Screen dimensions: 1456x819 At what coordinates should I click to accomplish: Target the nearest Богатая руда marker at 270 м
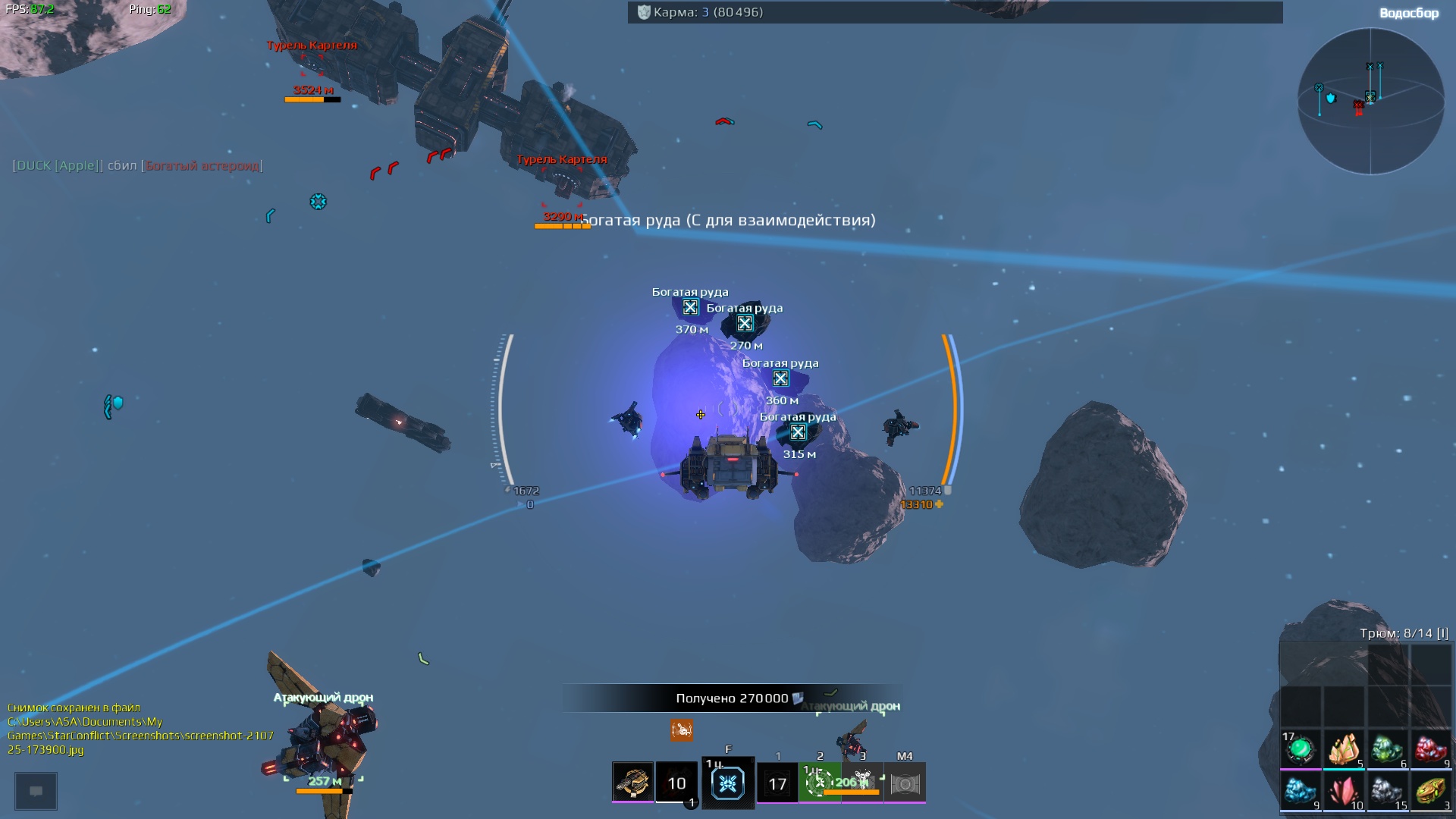click(745, 324)
